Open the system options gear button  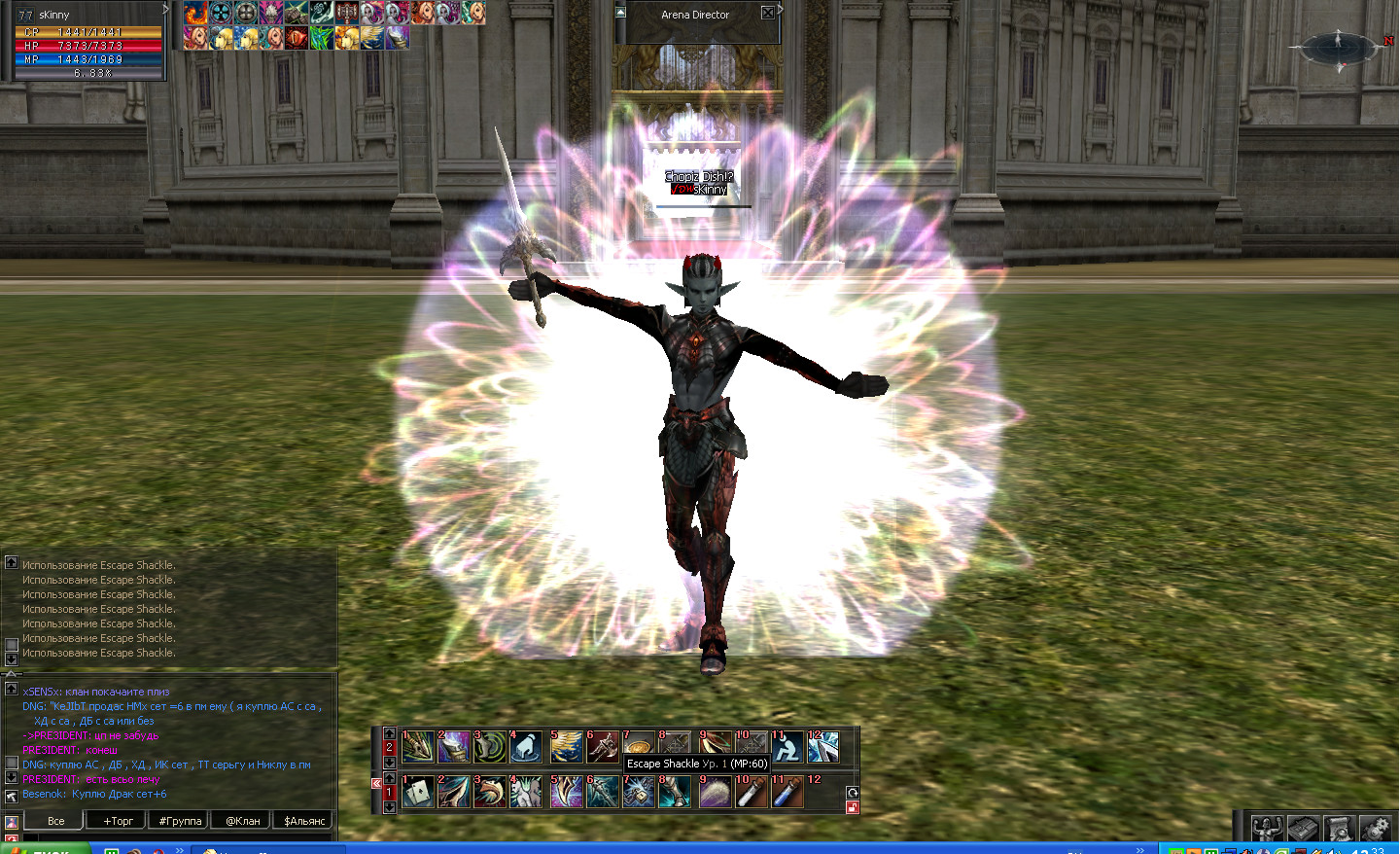[1375, 828]
